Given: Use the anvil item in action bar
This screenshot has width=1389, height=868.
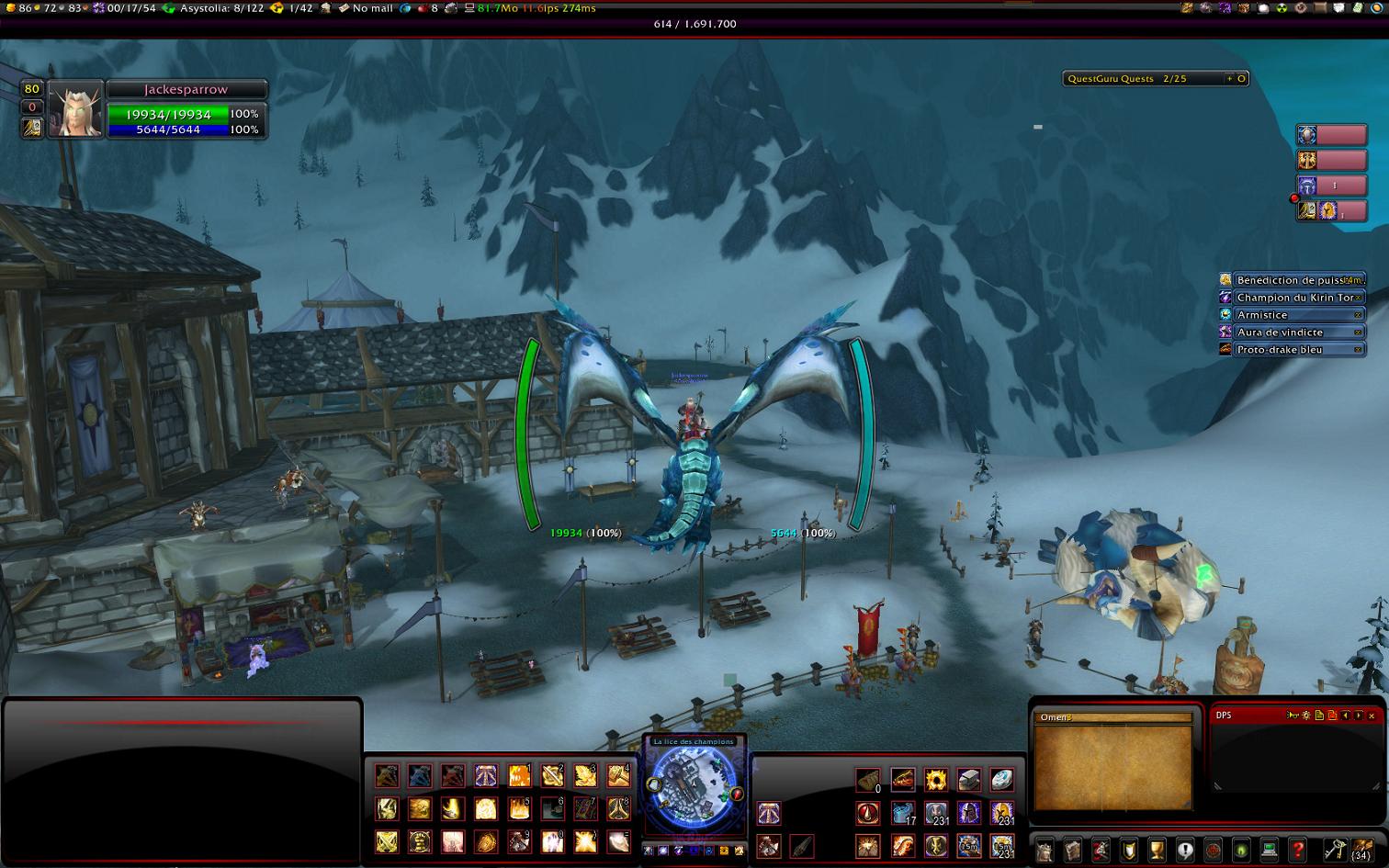Looking at the screenshot, I should pos(969,780).
